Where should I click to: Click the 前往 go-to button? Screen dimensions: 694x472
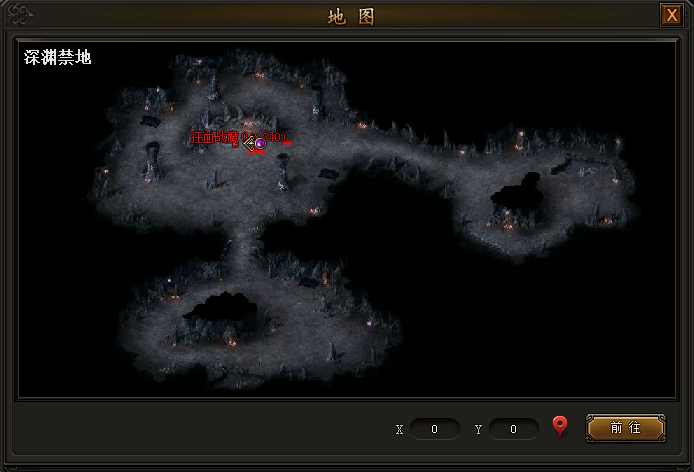coord(625,428)
